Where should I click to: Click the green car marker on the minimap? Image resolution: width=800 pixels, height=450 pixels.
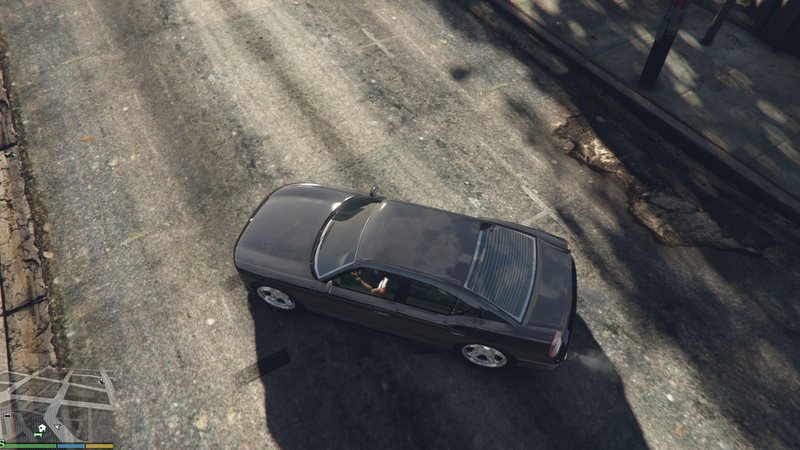(x=38, y=435)
